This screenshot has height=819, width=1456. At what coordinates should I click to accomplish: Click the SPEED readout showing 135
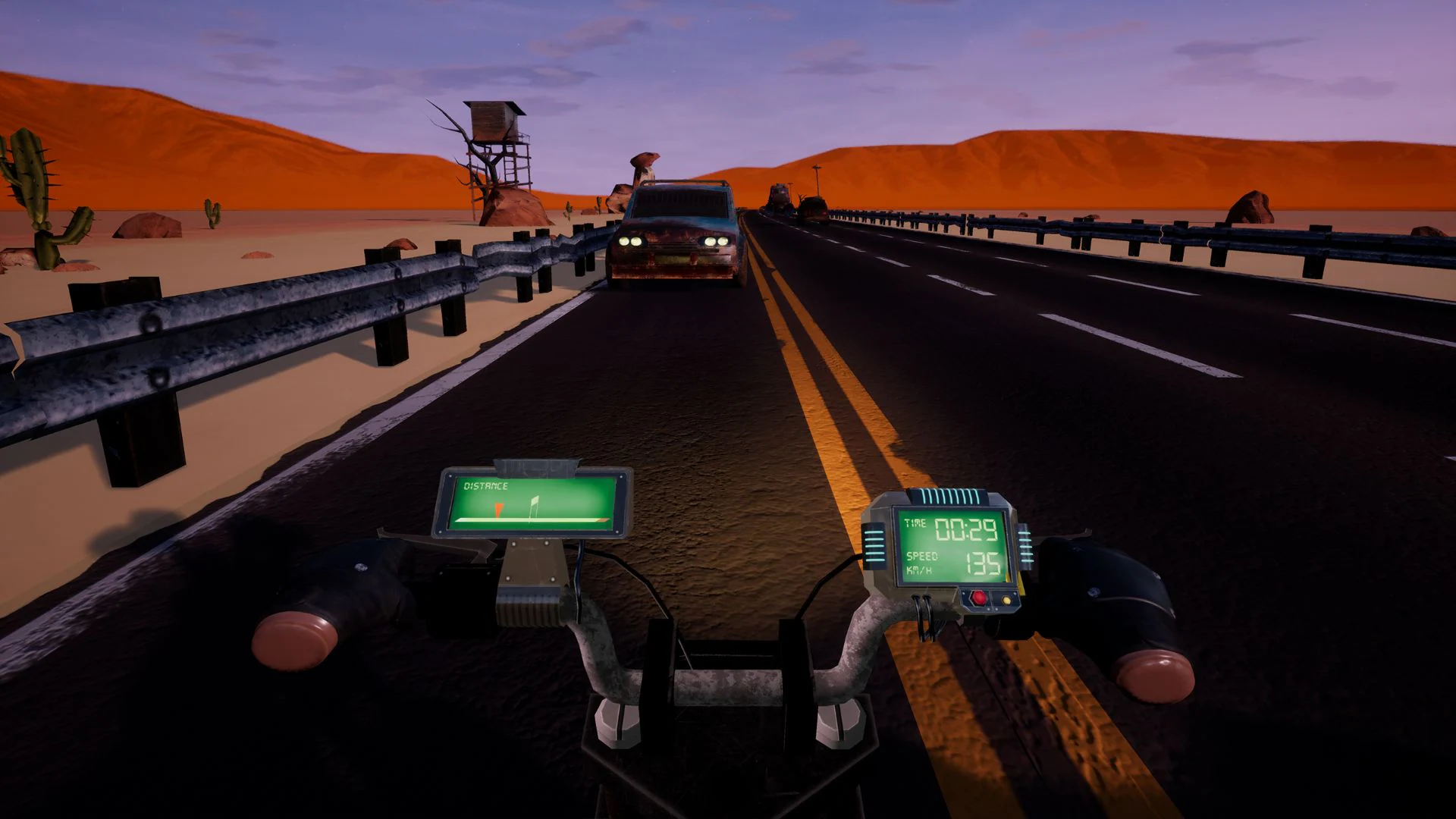click(x=983, y=563)
